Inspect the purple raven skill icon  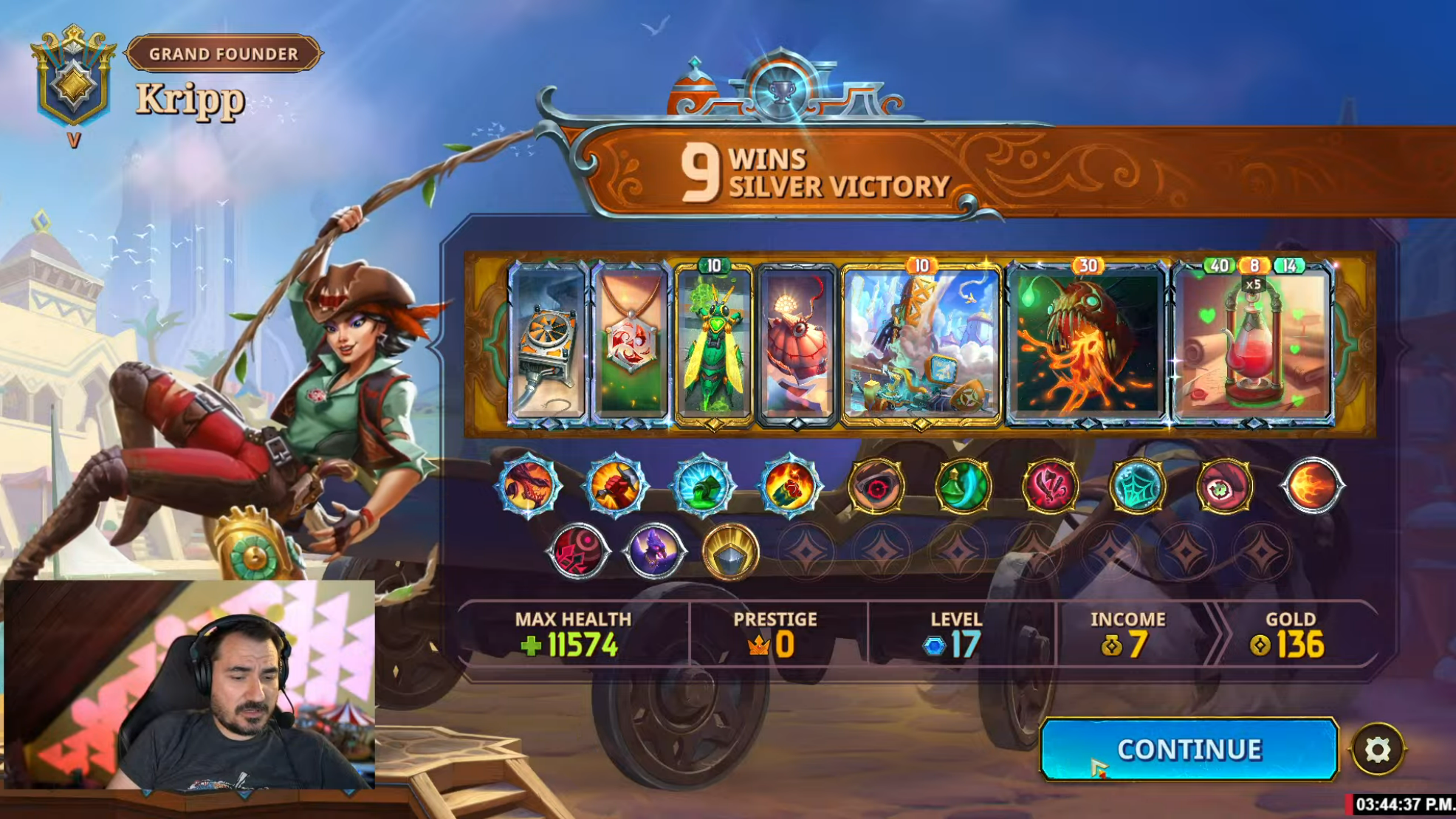(654, 551)
